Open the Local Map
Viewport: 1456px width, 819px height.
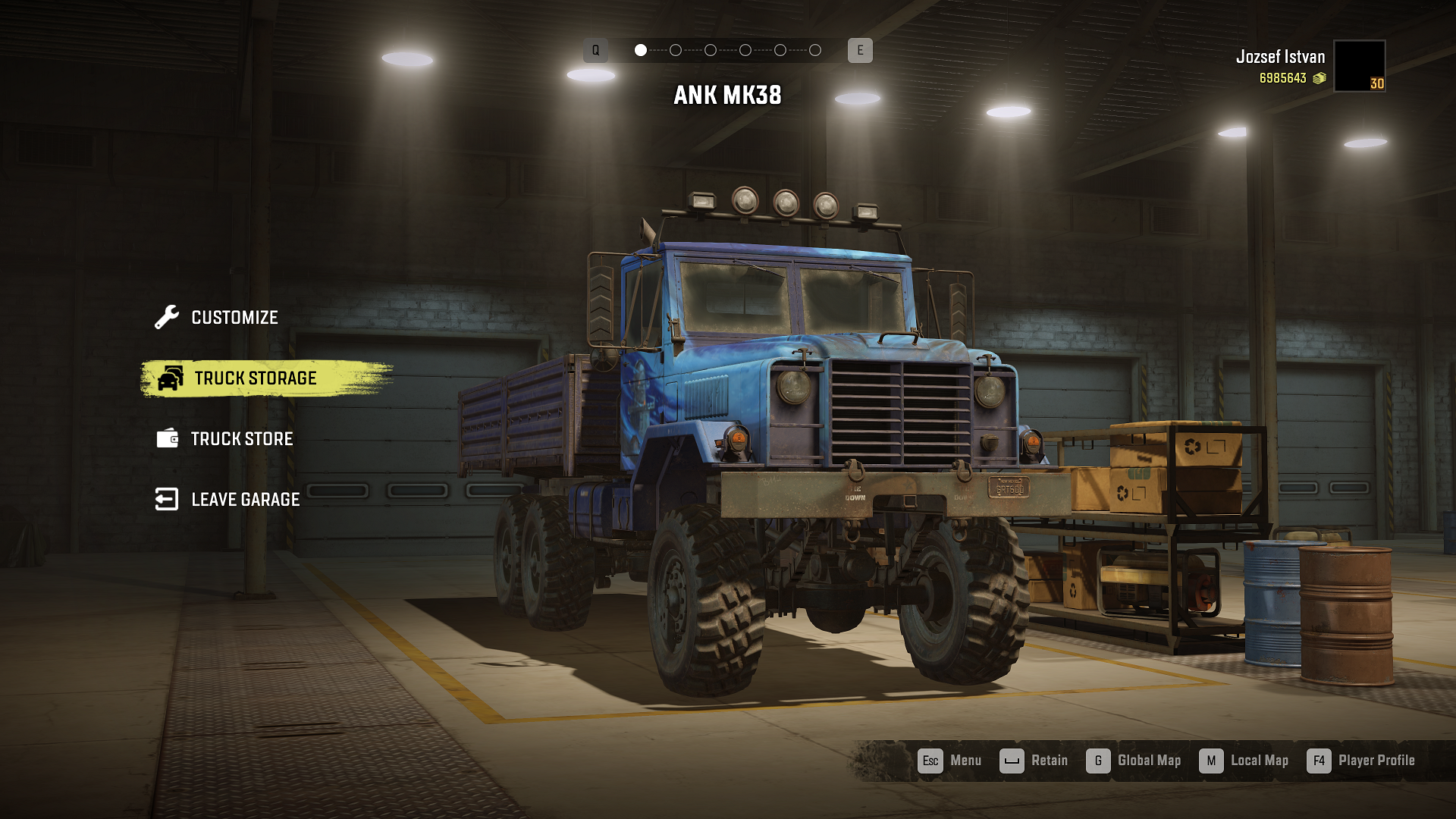pyautogui.click(x=1244, y=761)
